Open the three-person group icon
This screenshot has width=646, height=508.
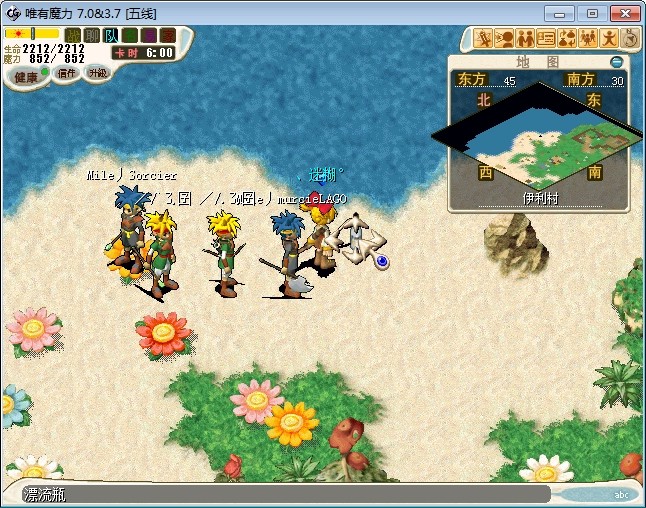tap(587, 39)
